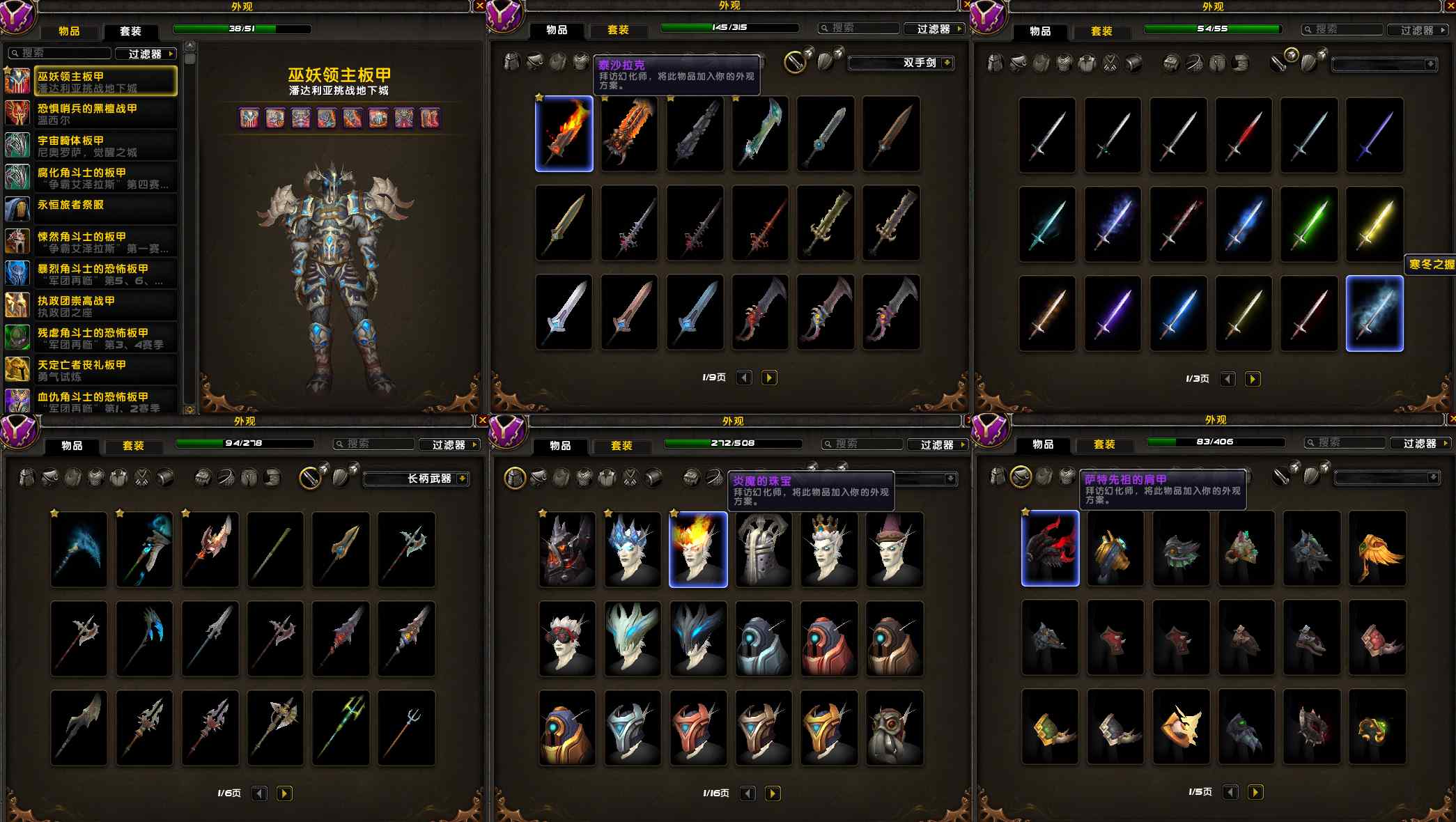Select the green trident polearm appearance

pos(341,727)
